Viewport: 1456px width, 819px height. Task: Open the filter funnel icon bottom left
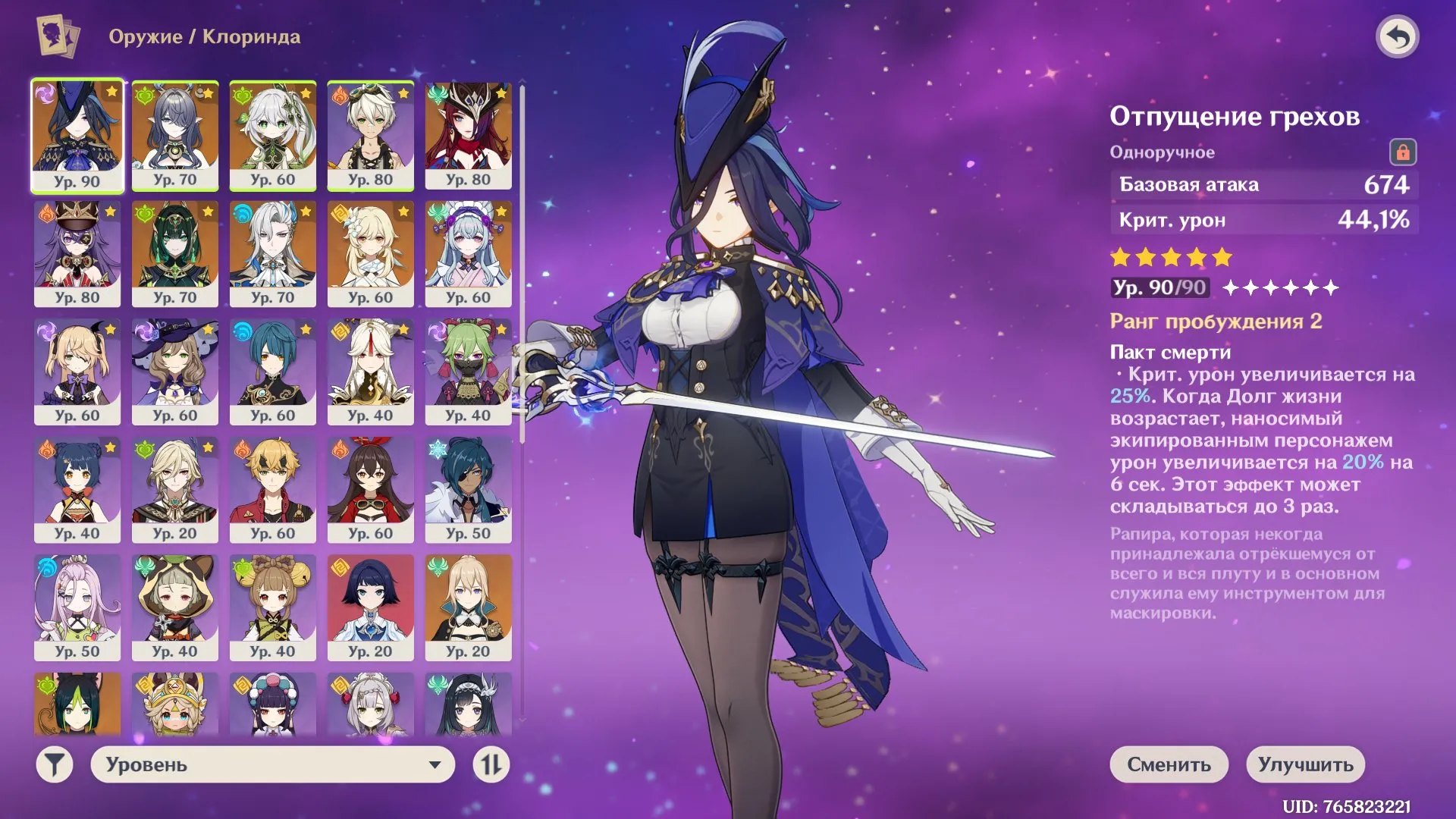[x=52, y=765]
